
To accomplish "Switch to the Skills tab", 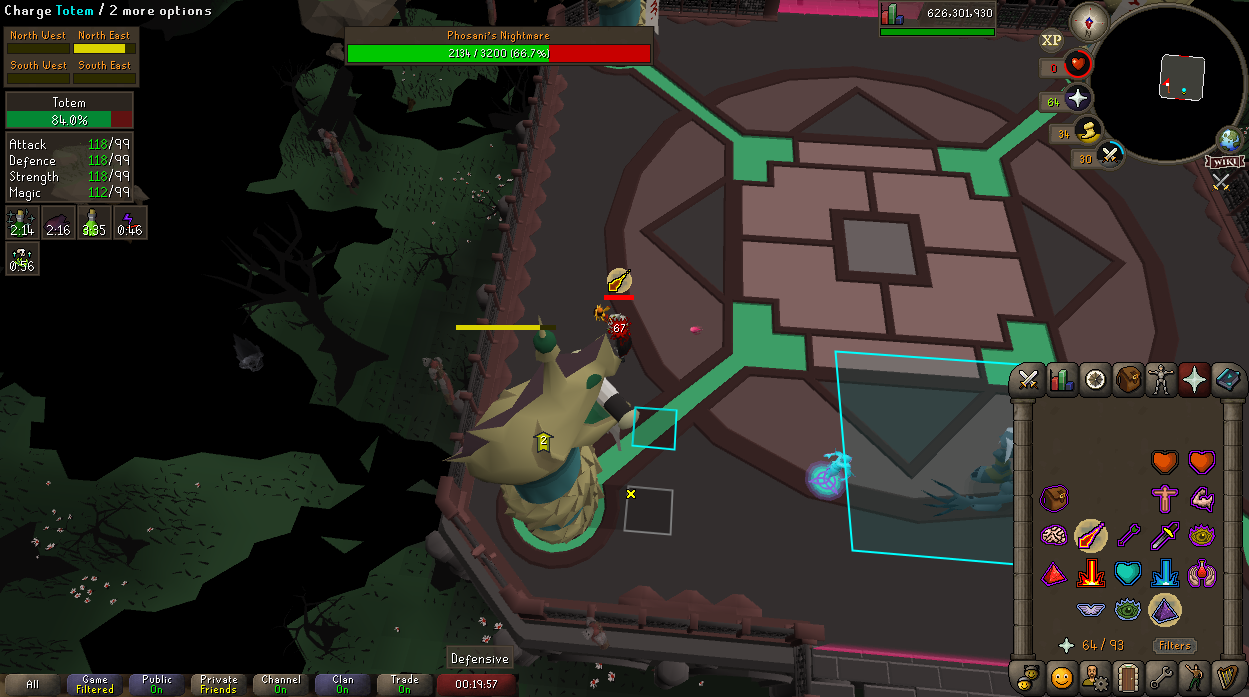I will click(1061, 379).
